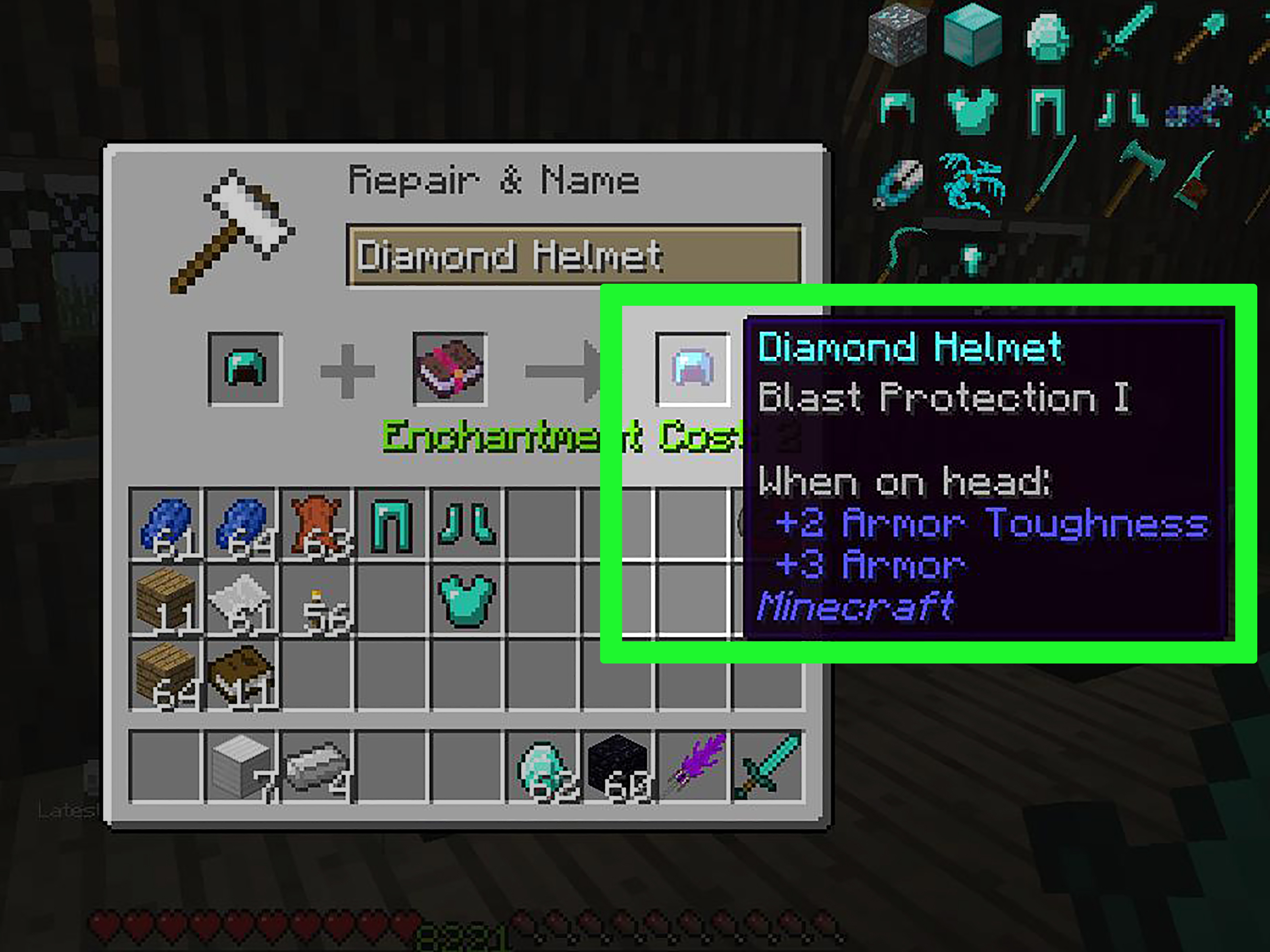Grab the orange leather tunic item
The width and height of the screenshot is (1270, 952).
coord(317,523)
